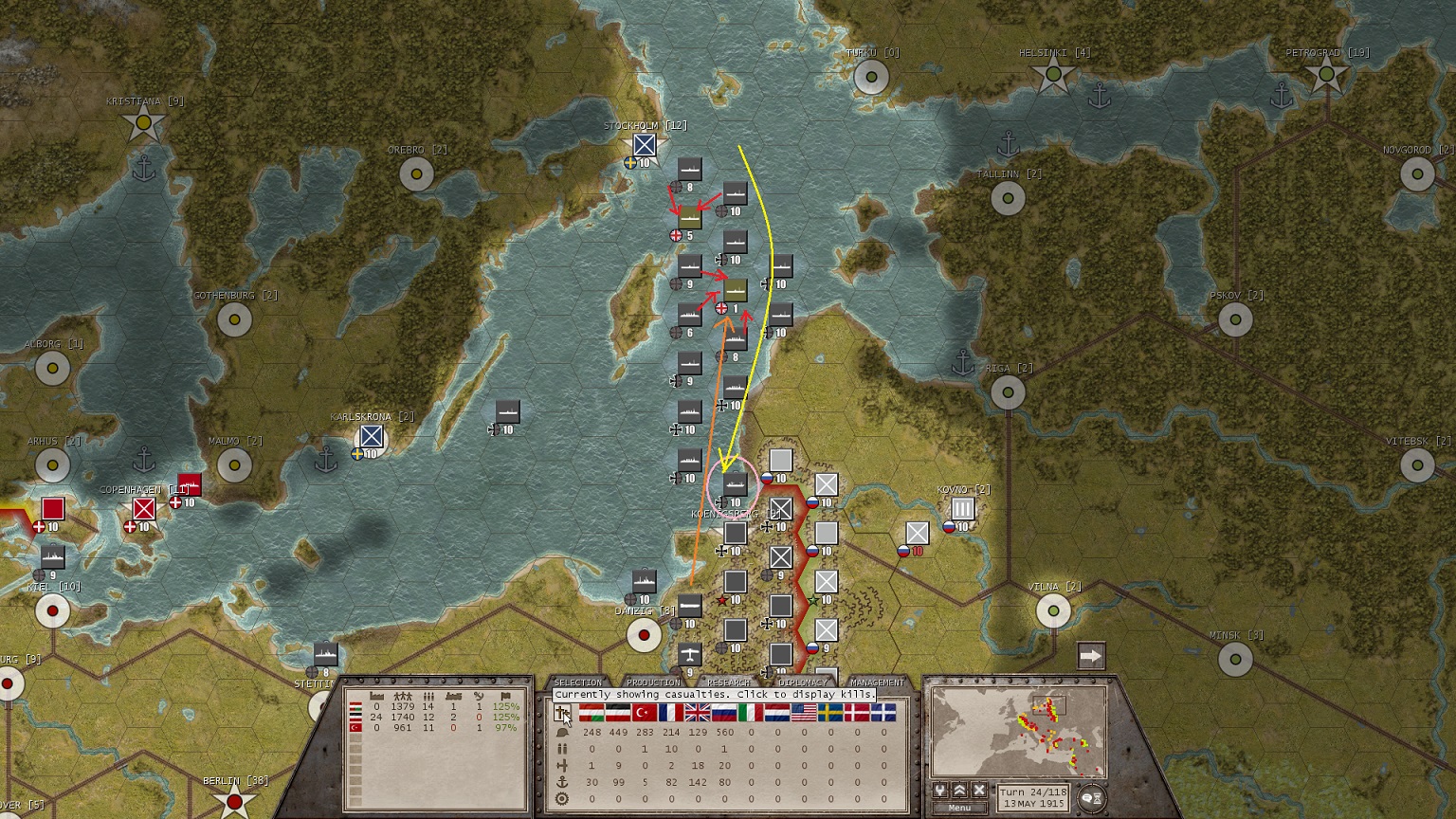Open the Management tab

[x=877, y=682]
